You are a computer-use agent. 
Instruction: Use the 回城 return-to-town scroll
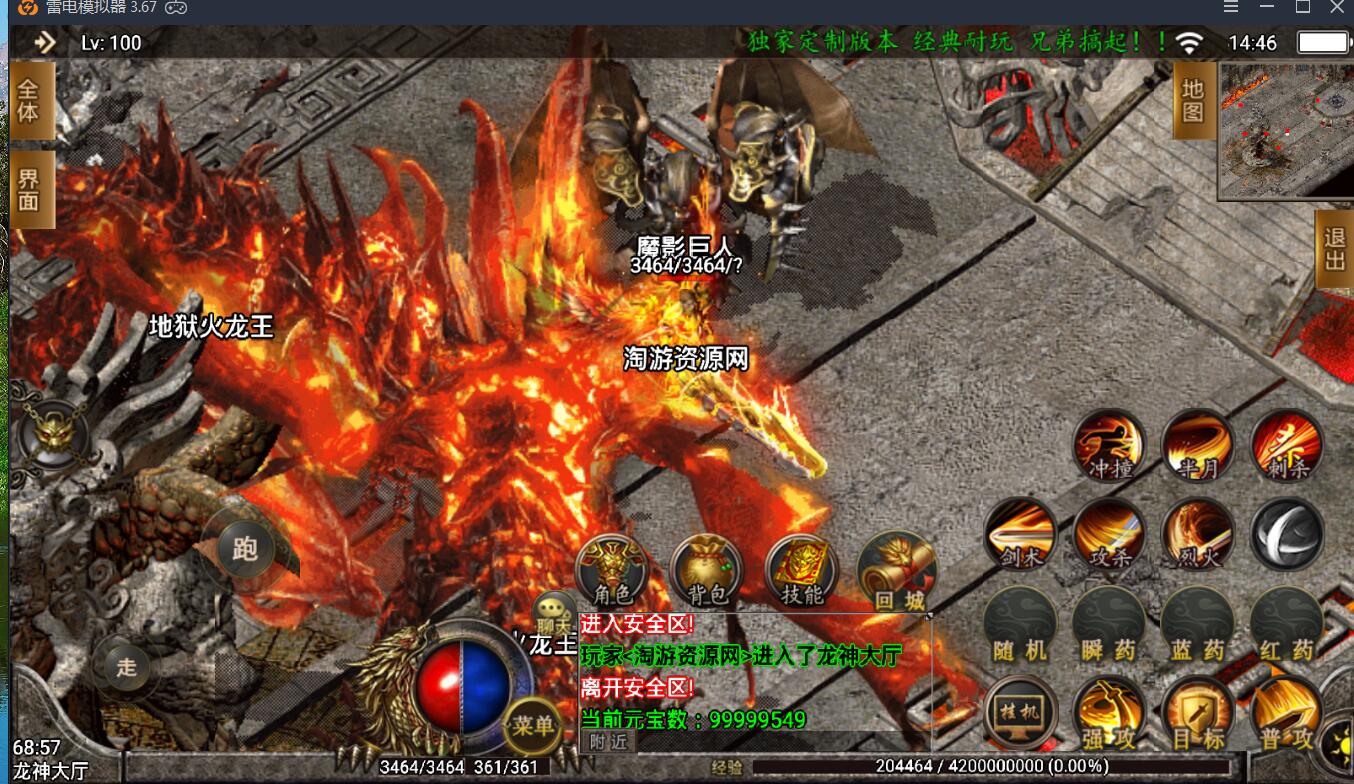[x=895, y=571]
